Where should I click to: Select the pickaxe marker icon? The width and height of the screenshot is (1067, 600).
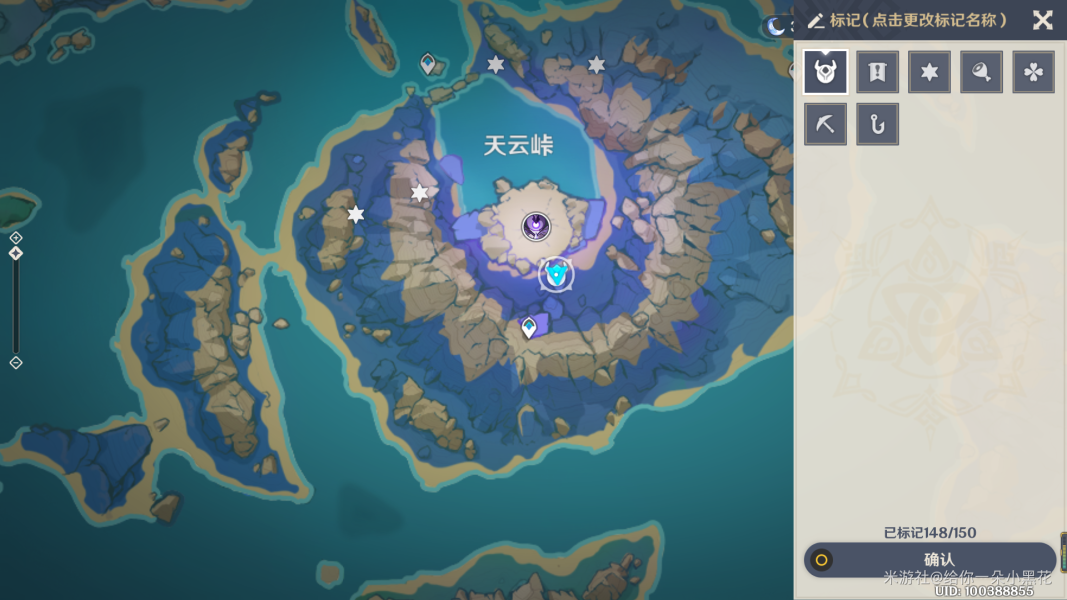pos(825,124)
